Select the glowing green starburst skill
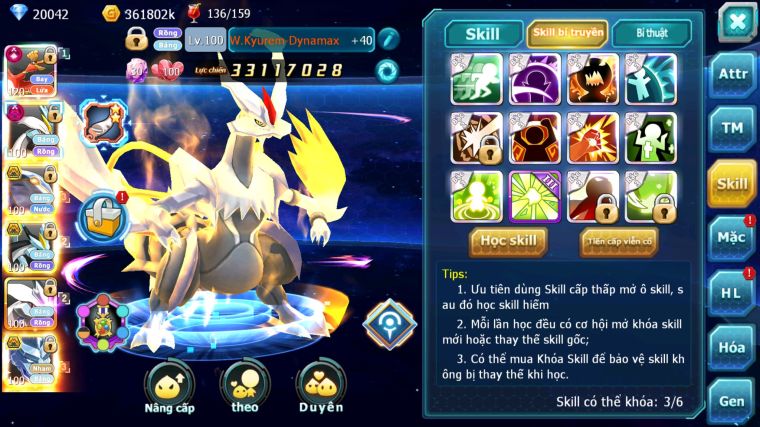This screenshot has height=427, width=760. 533,196
